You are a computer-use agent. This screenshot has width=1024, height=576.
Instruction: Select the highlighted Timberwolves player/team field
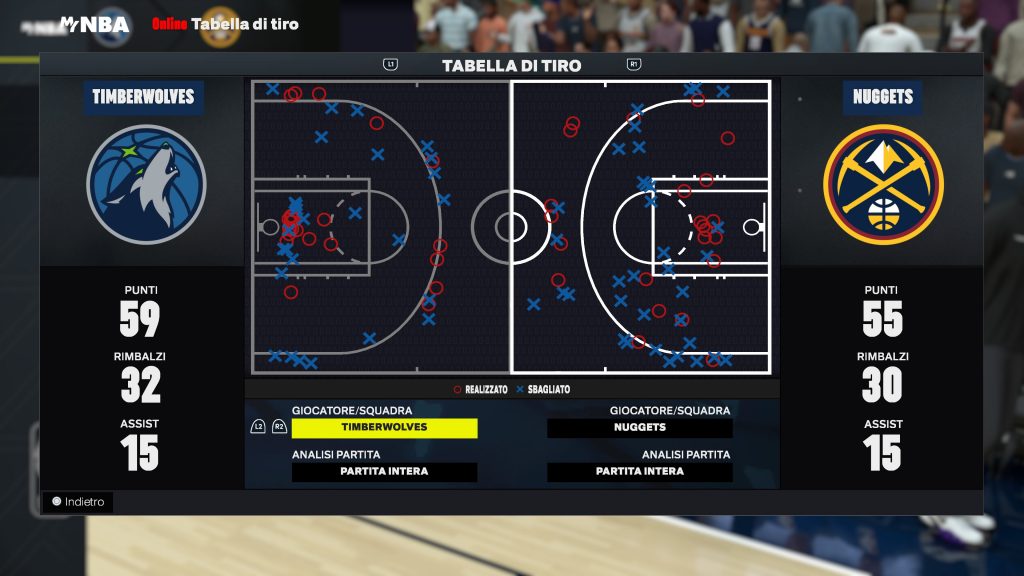[384, 427]
